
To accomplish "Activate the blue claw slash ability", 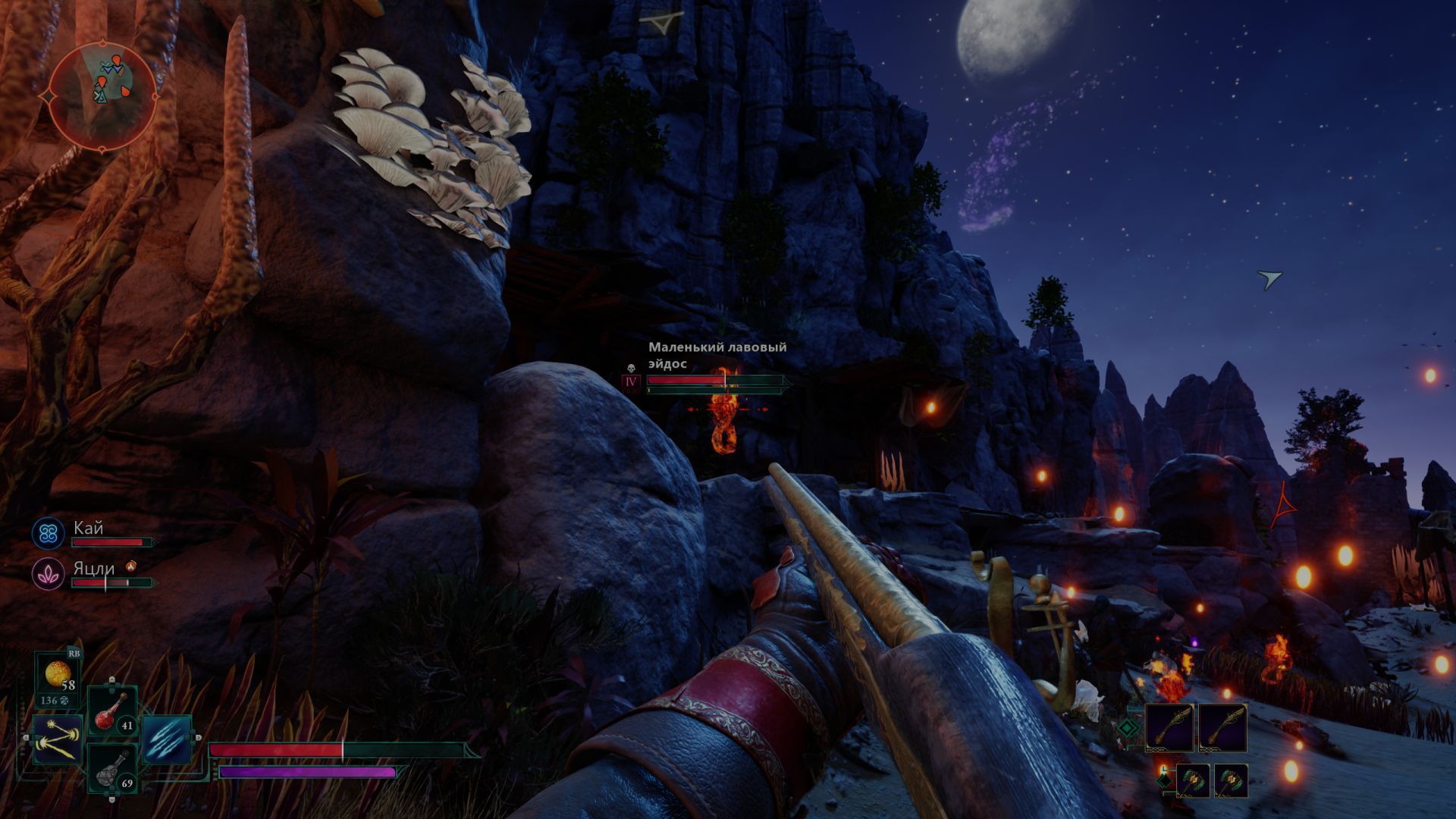I will [x=166, y=739].
